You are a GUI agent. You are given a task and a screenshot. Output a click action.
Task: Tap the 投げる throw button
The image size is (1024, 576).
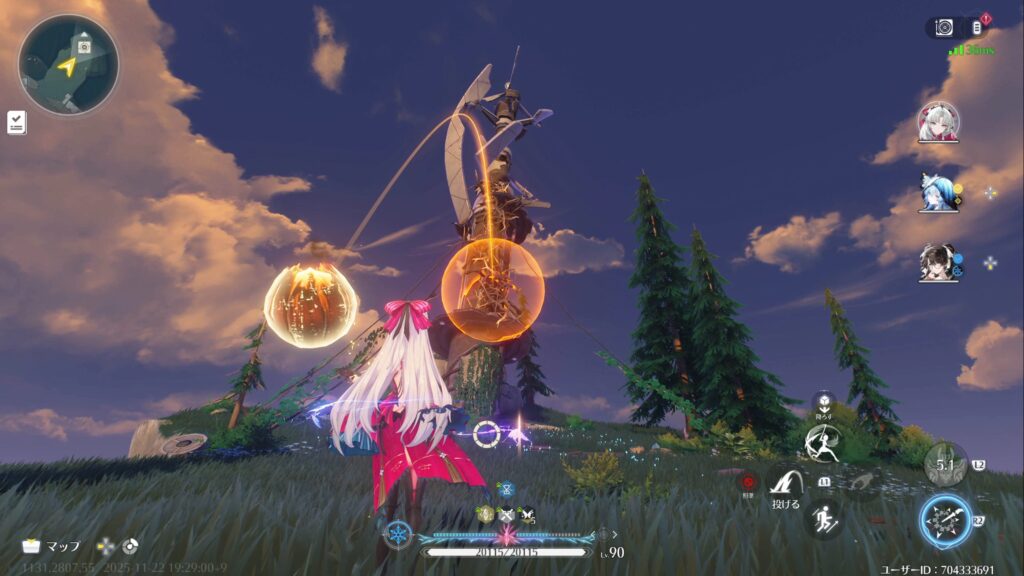pos(785,489)
